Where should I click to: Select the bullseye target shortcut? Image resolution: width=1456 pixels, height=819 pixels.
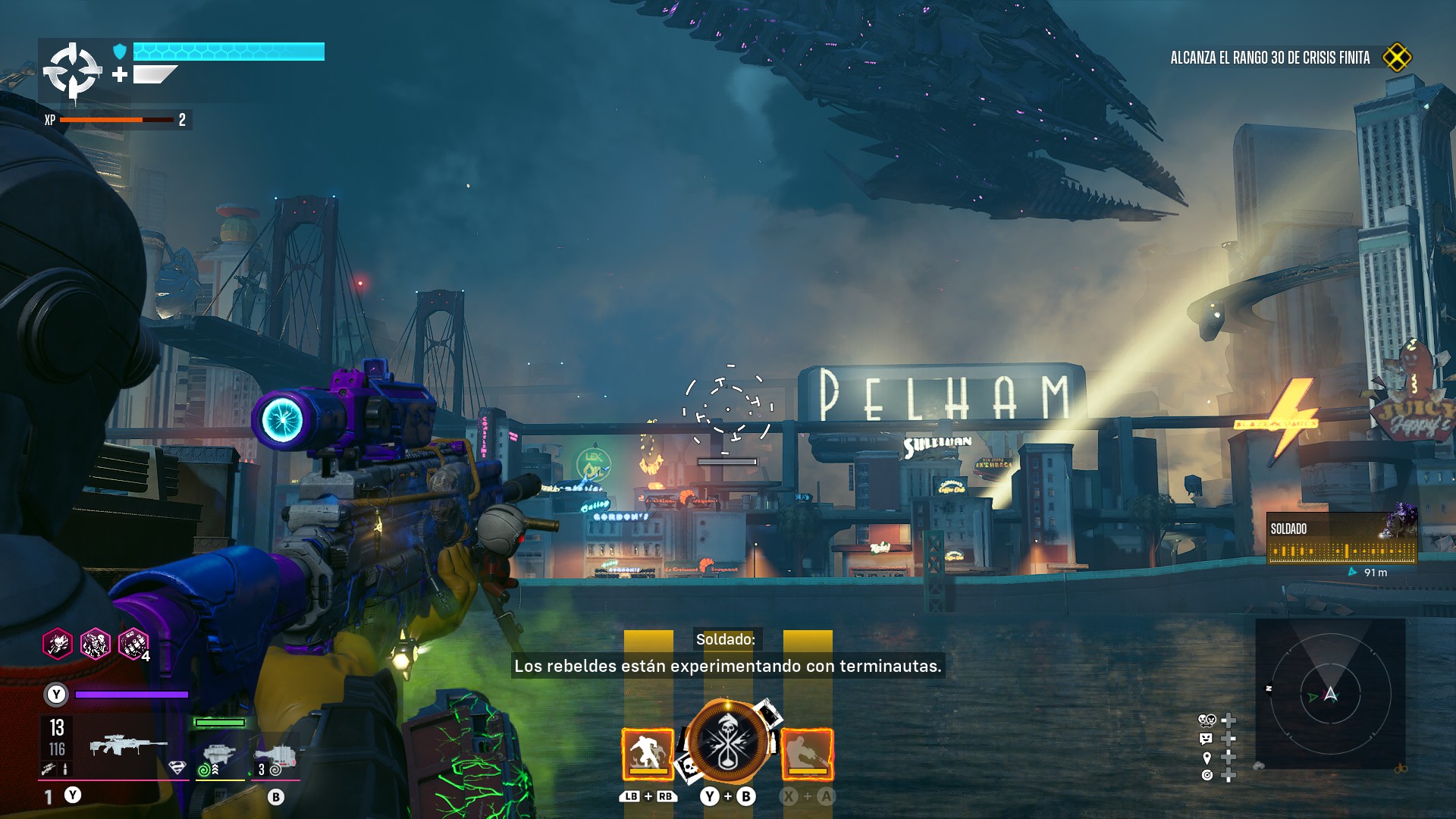click(x=1207, y=775)
